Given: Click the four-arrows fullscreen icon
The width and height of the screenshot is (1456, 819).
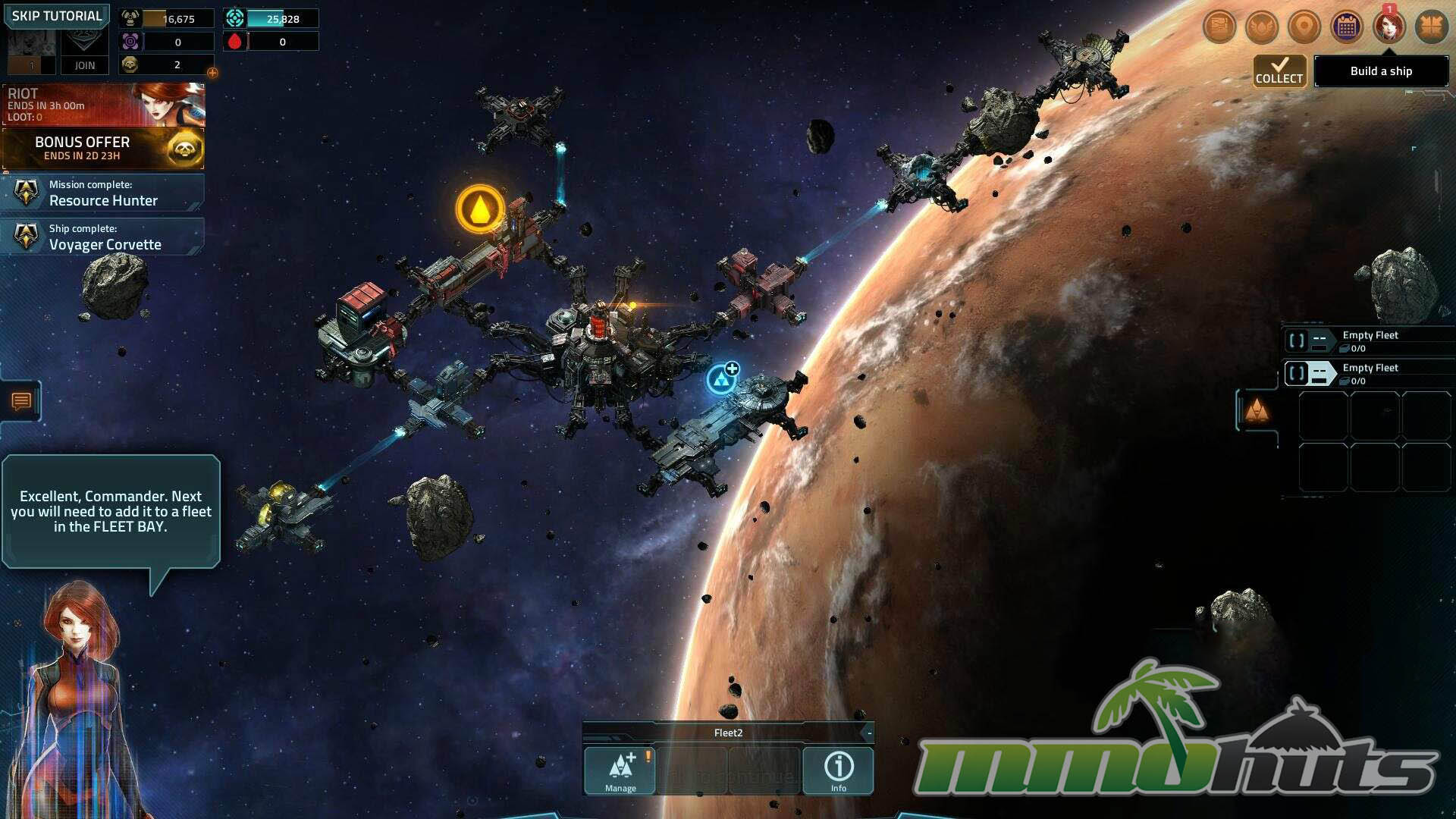Looking at the screenshot, I should 1432,27.
